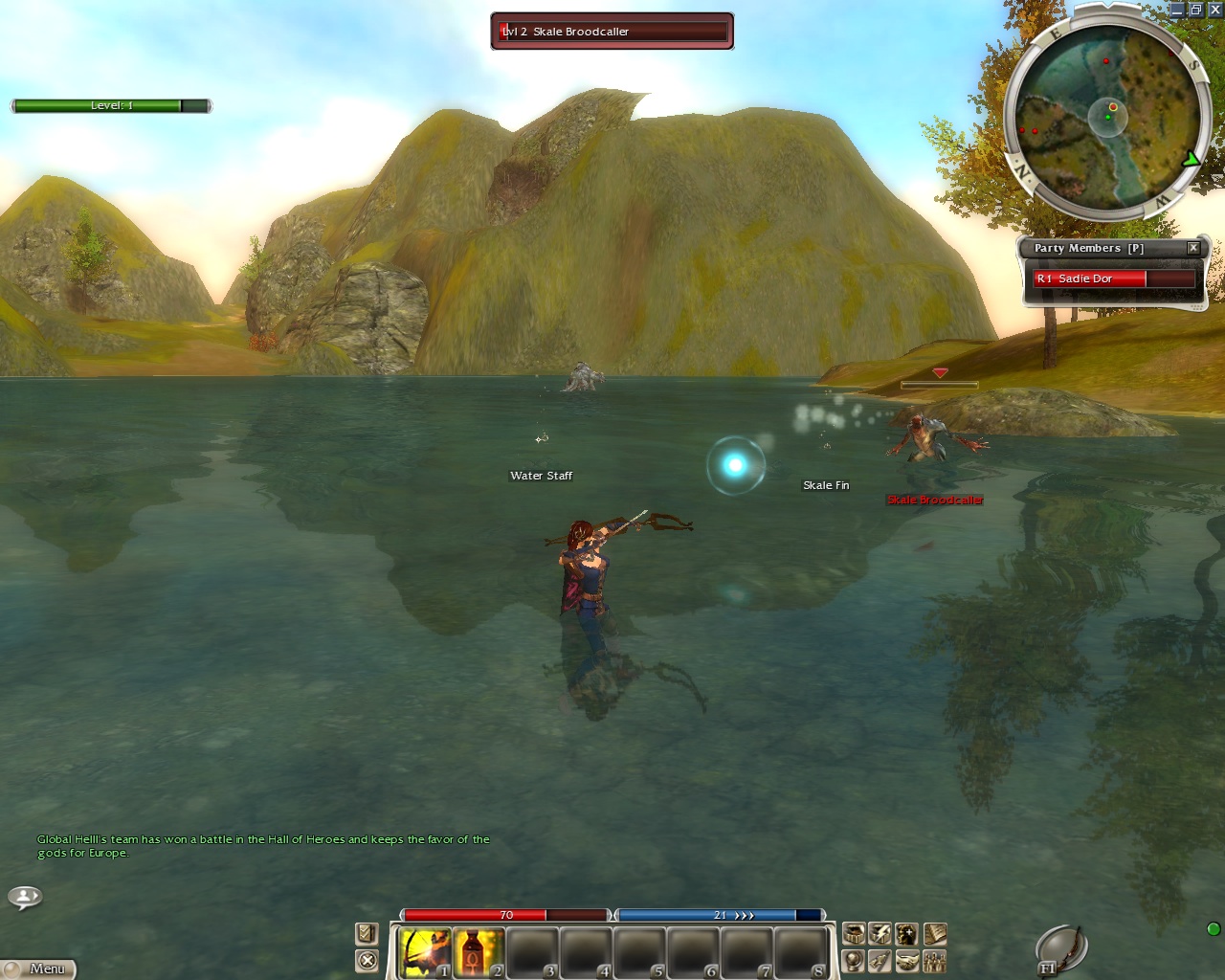Close the Party Members panel
Viewport: 1225px width, 980px height.
(x=1193, y=248)
